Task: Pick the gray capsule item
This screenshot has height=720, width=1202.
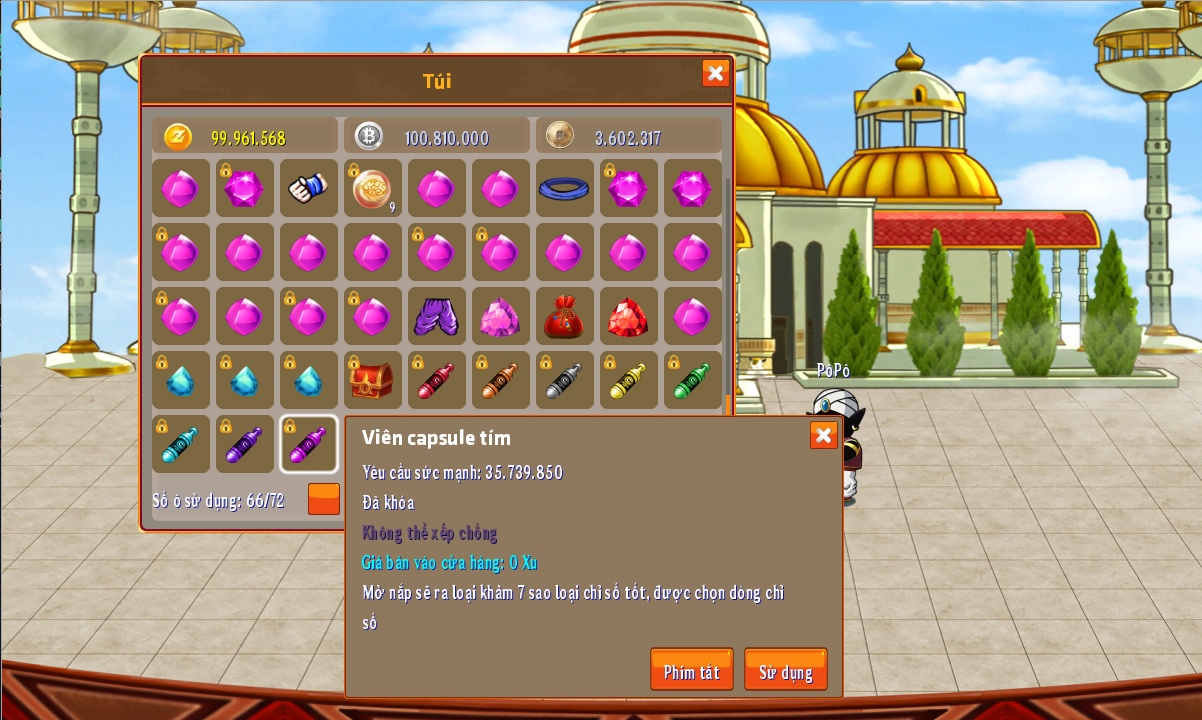Action: click(564, 380)
